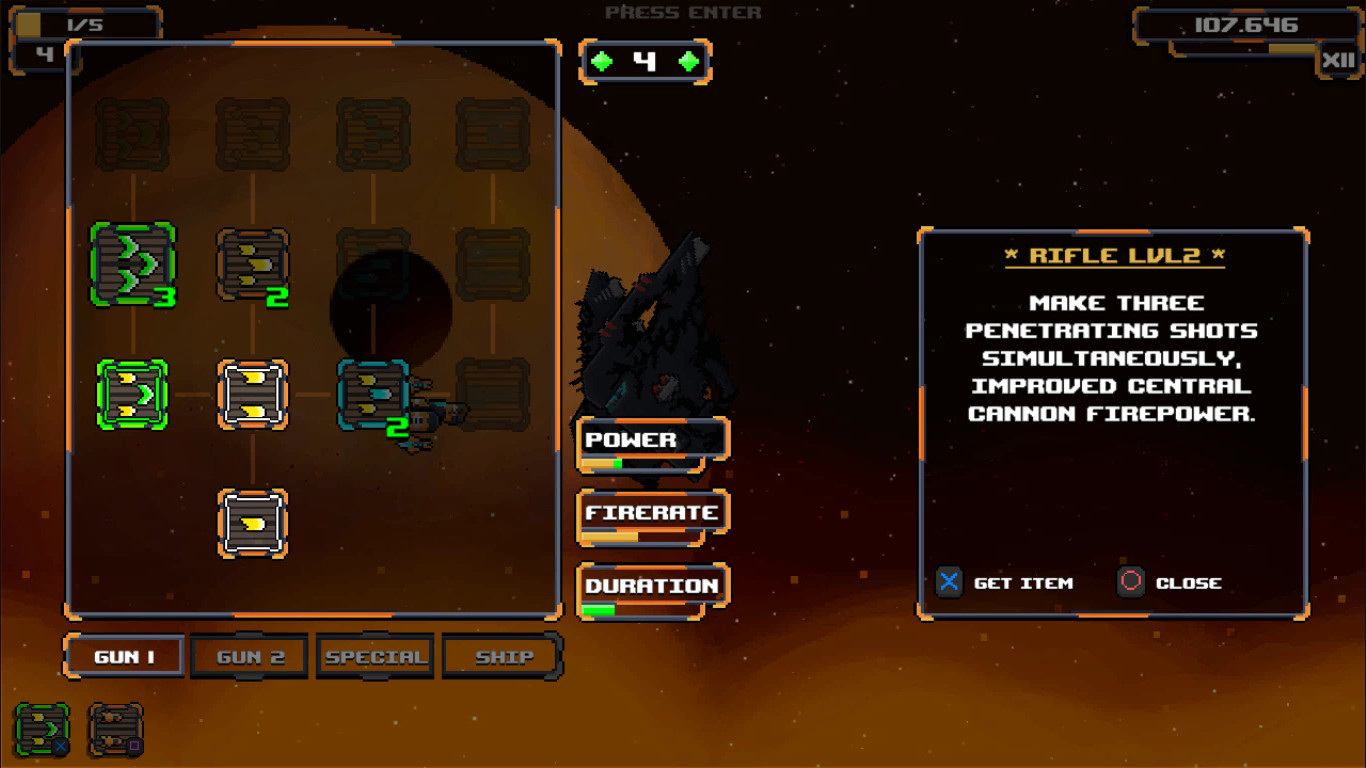Select the green outlined arrow node in second row
Screen dimensions: 1366x768
(x=130, y=393)
